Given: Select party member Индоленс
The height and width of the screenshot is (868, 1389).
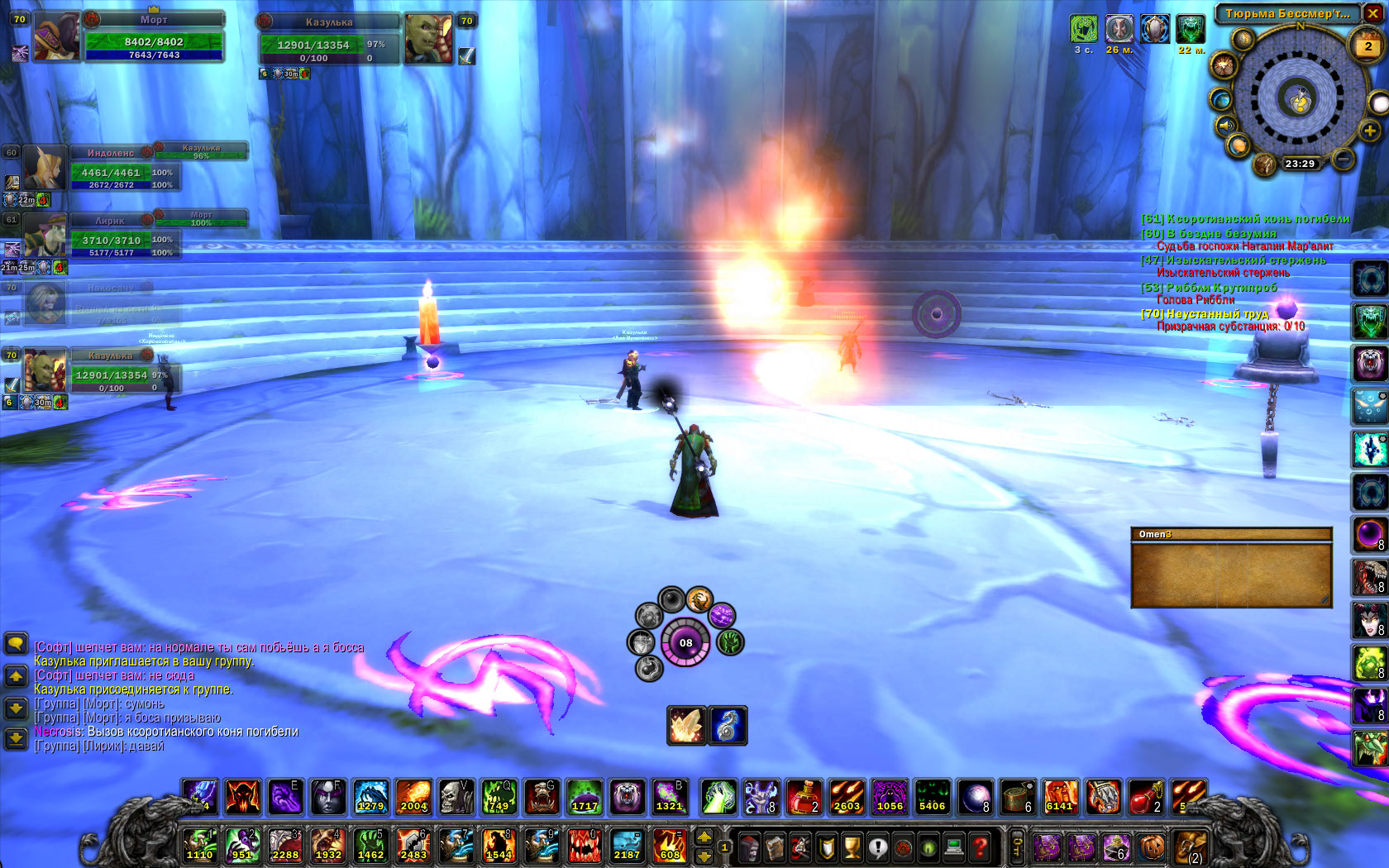Looking at the screenshot, I should (43, 166).
